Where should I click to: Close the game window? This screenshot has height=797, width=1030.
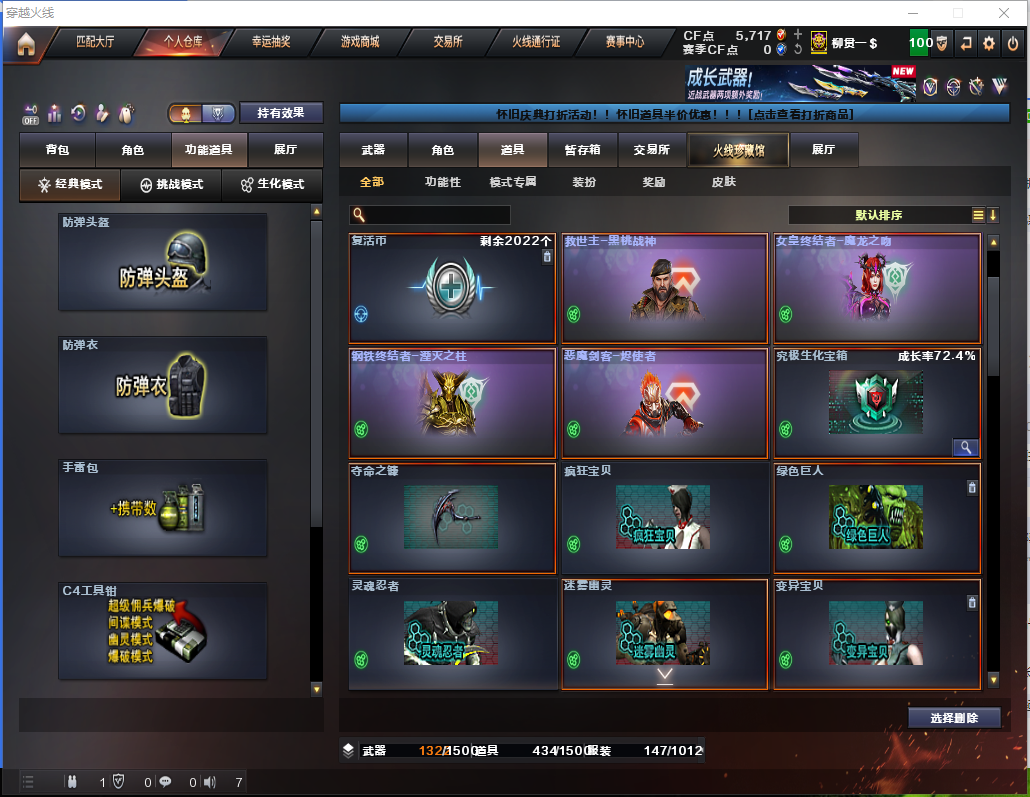pyautogui.click(x=1004, y=13)
